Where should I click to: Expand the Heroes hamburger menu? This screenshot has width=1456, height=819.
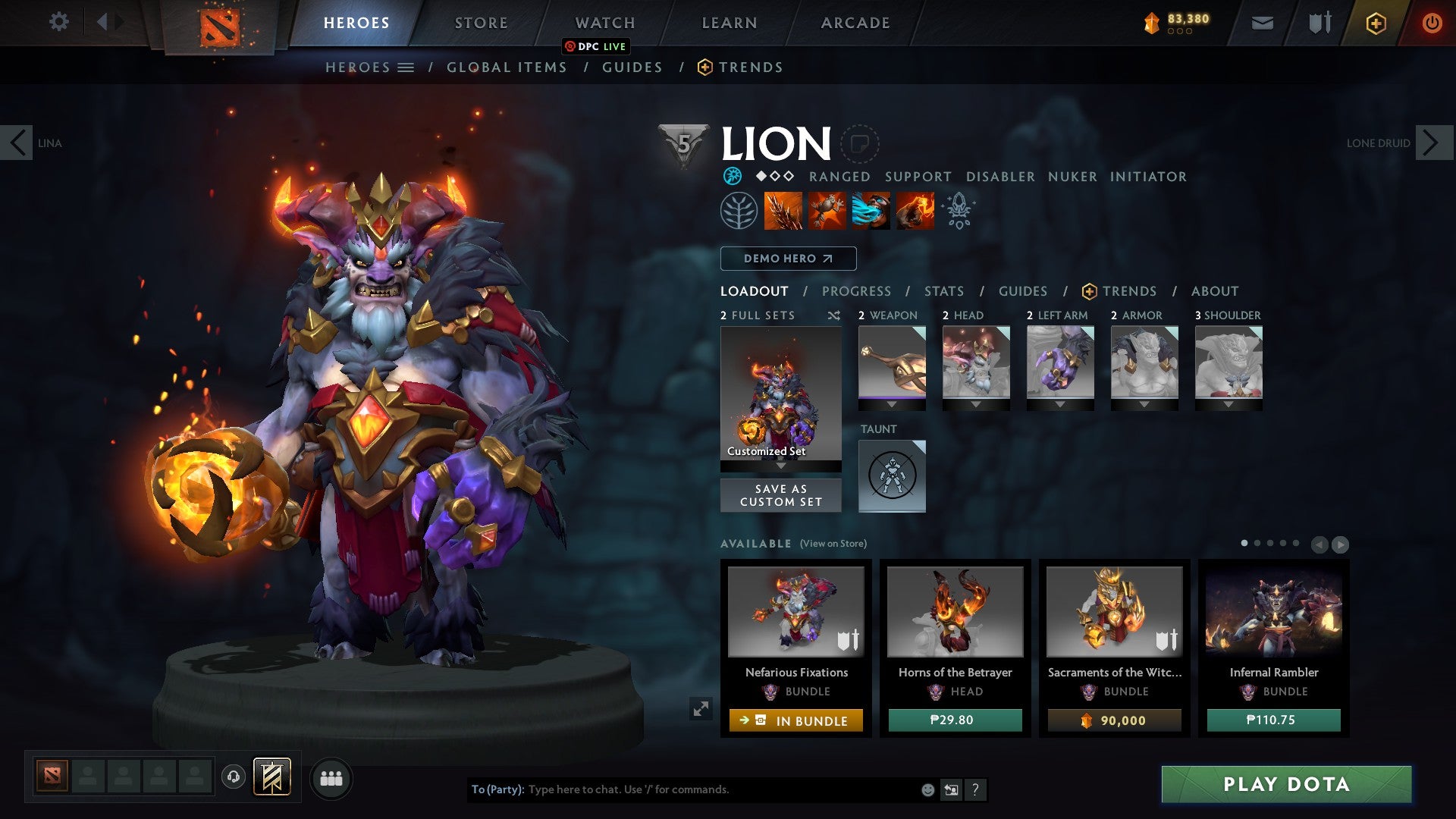[406, 67]
